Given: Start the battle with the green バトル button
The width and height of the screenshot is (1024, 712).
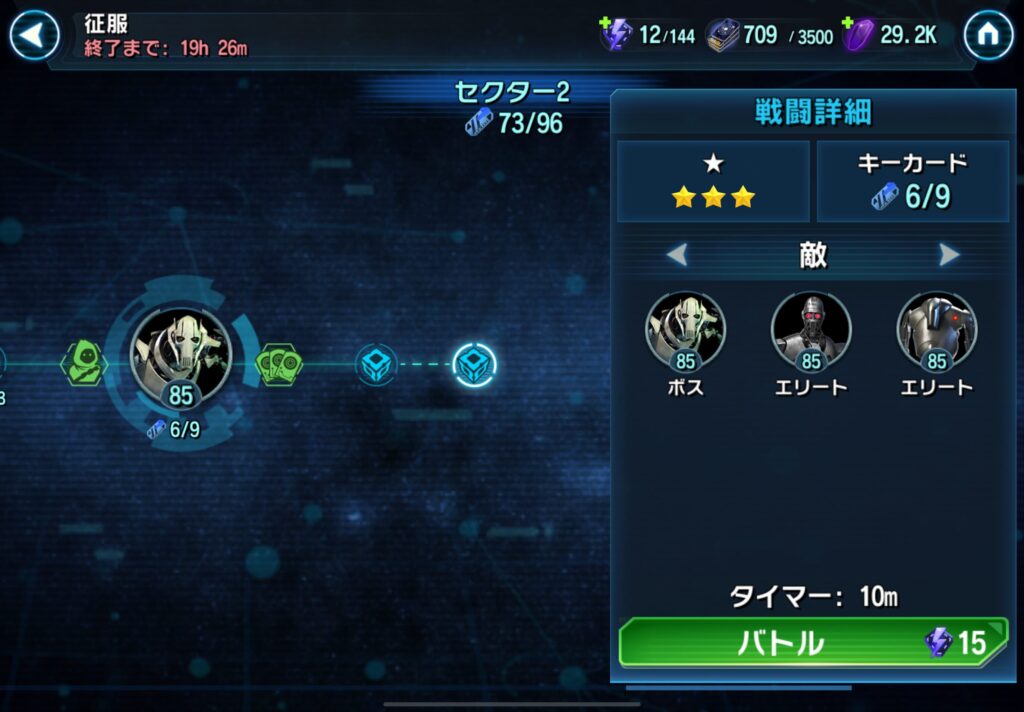Looking at the screenshot, I should pyautogui.click(x=813, y=642).
